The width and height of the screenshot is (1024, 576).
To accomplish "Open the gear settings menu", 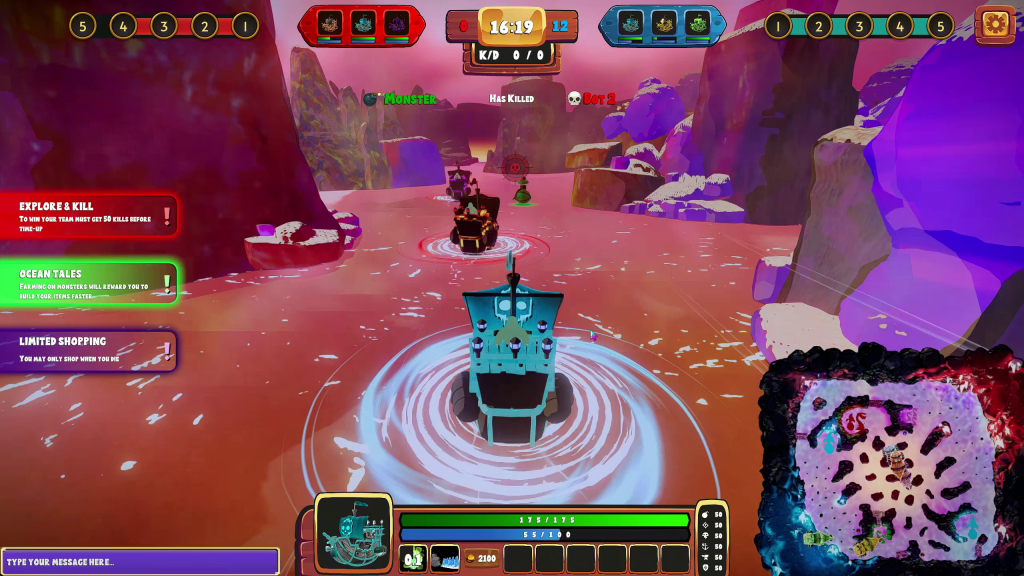I will (994, 24).
